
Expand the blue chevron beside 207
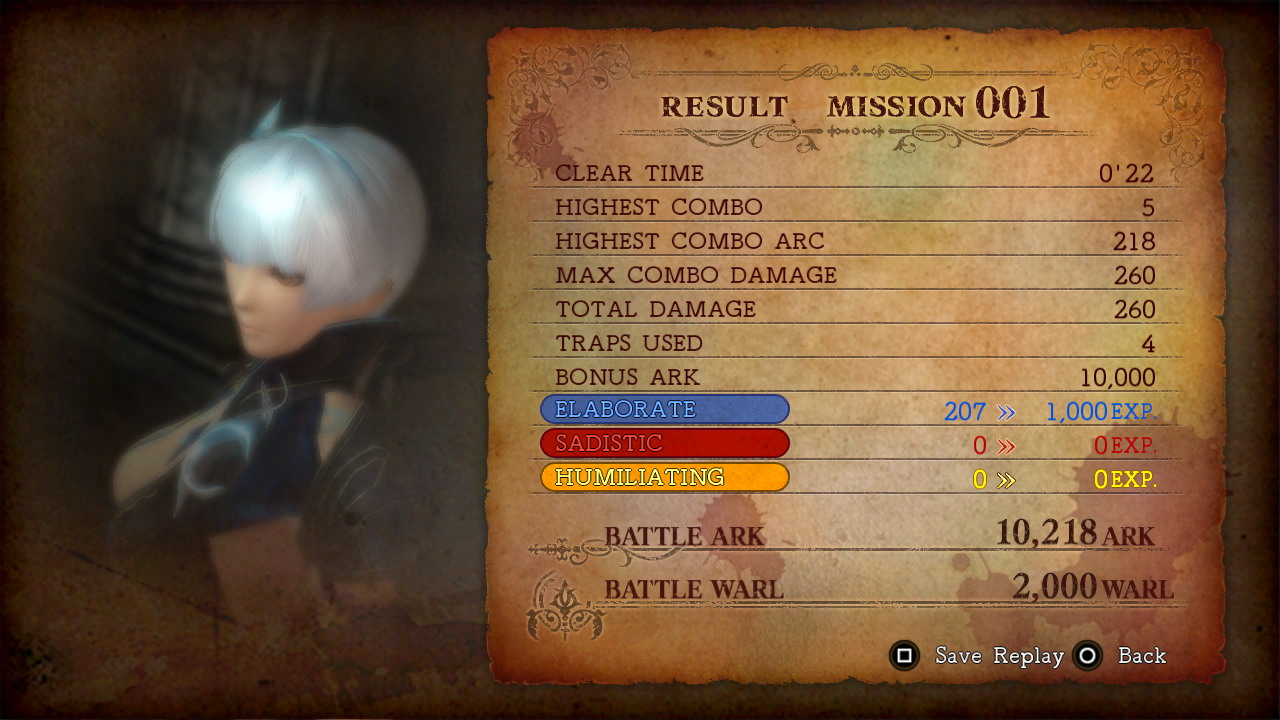pos(1004,412)
